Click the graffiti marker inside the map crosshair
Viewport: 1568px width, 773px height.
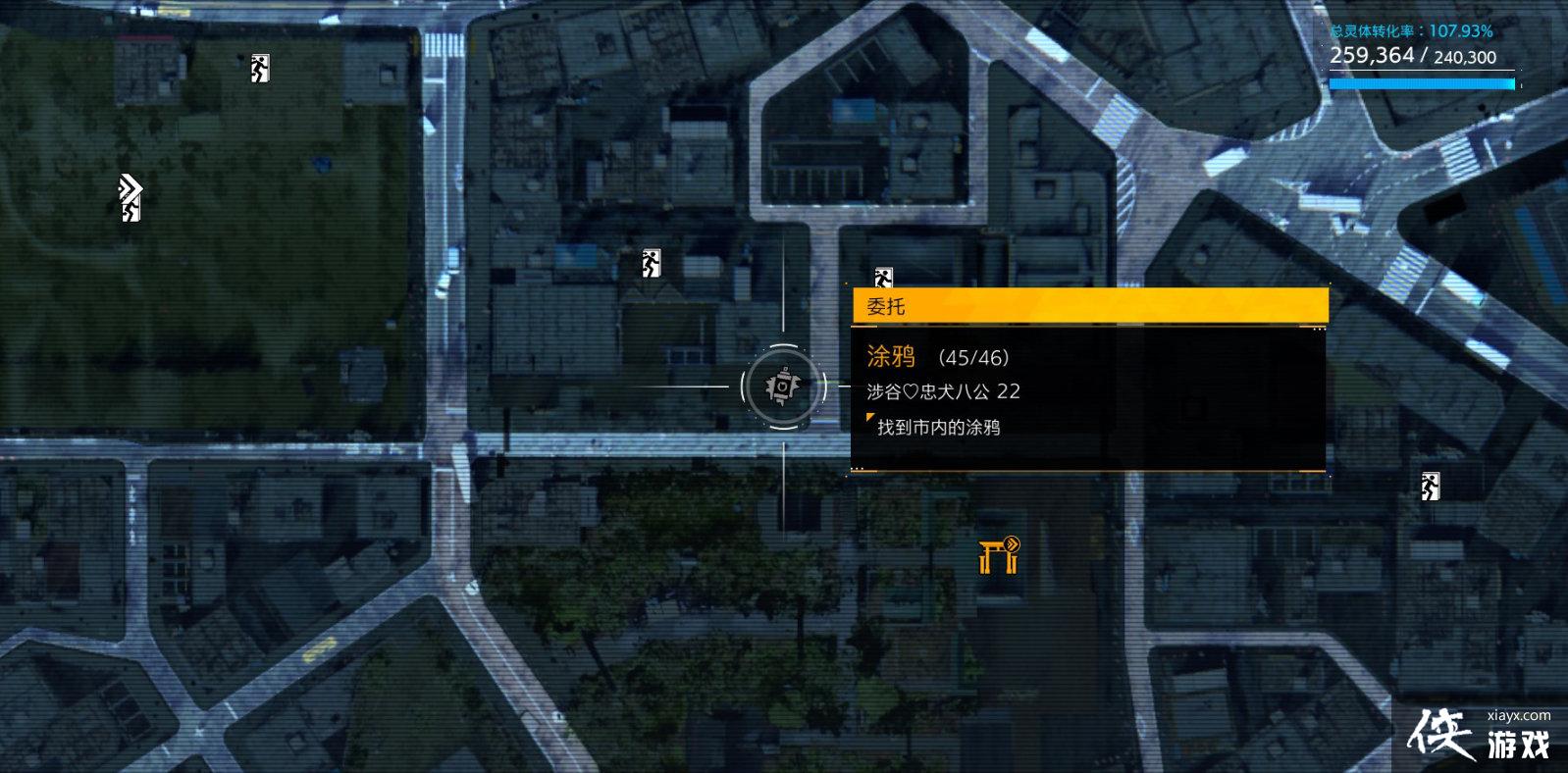[x=782, y=386]
